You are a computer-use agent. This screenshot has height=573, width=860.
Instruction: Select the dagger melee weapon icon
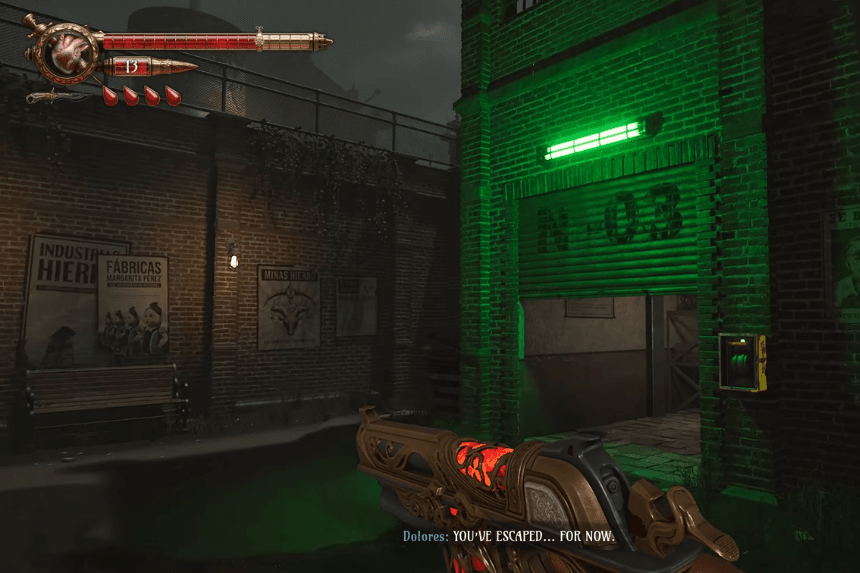(58, 97)
